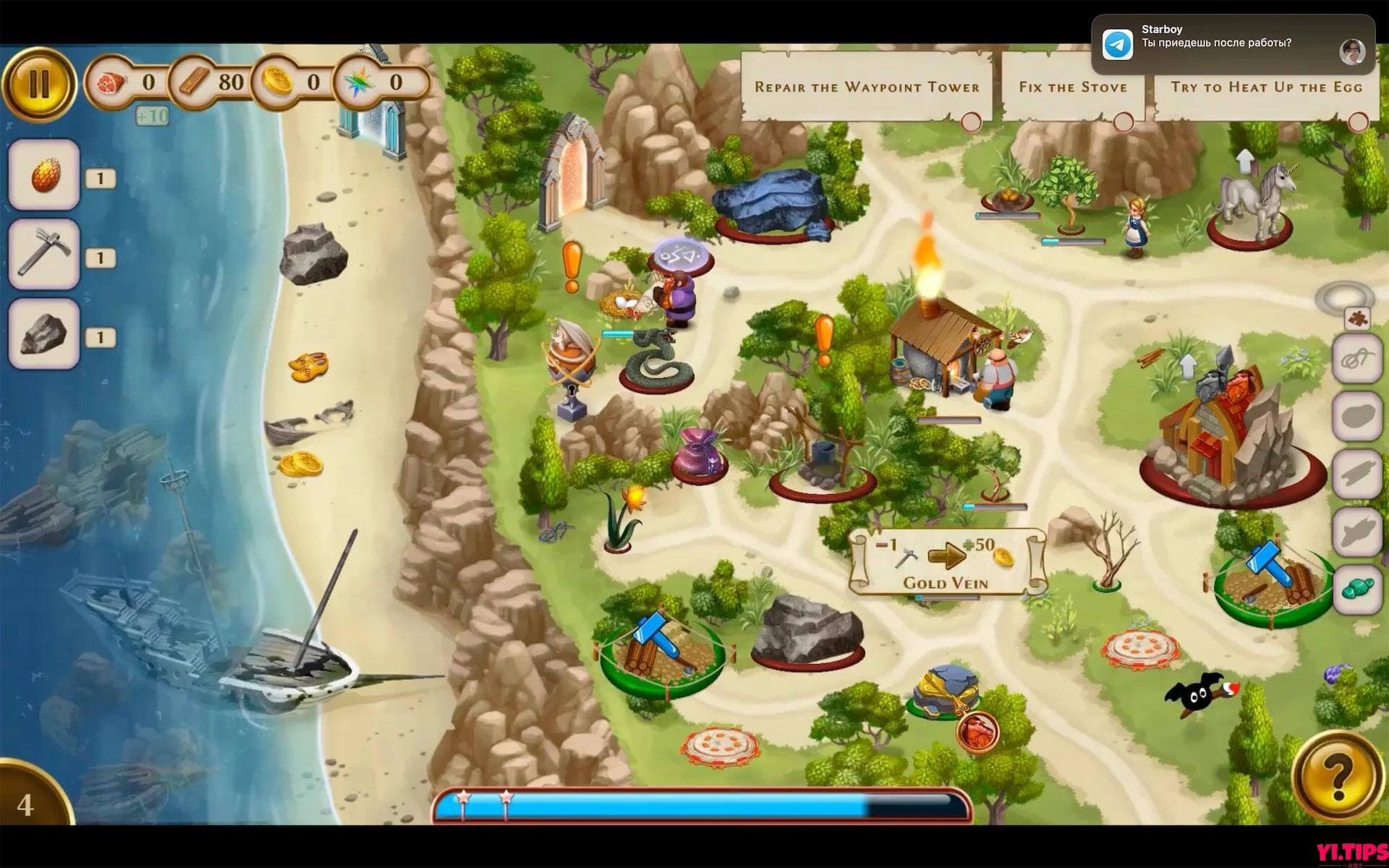
Task: Select the 'Fix the Stove' objective banner
Action: point(1073,87)
